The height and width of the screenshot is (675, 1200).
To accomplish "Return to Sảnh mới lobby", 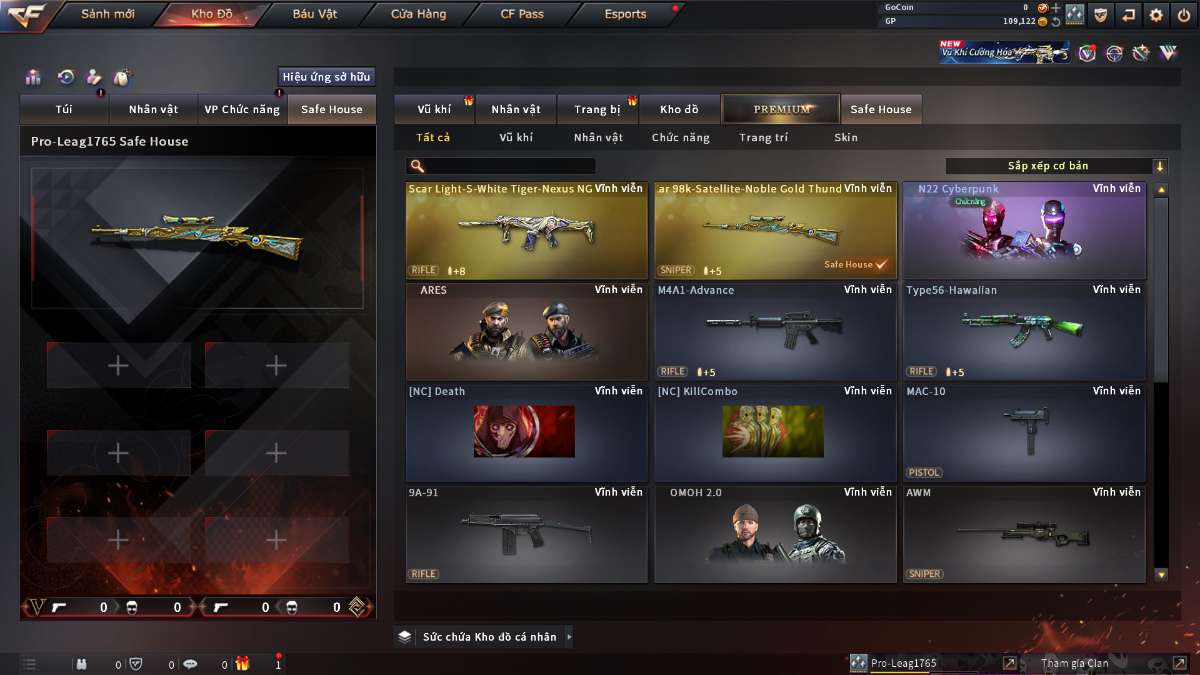I will (108, 14).
